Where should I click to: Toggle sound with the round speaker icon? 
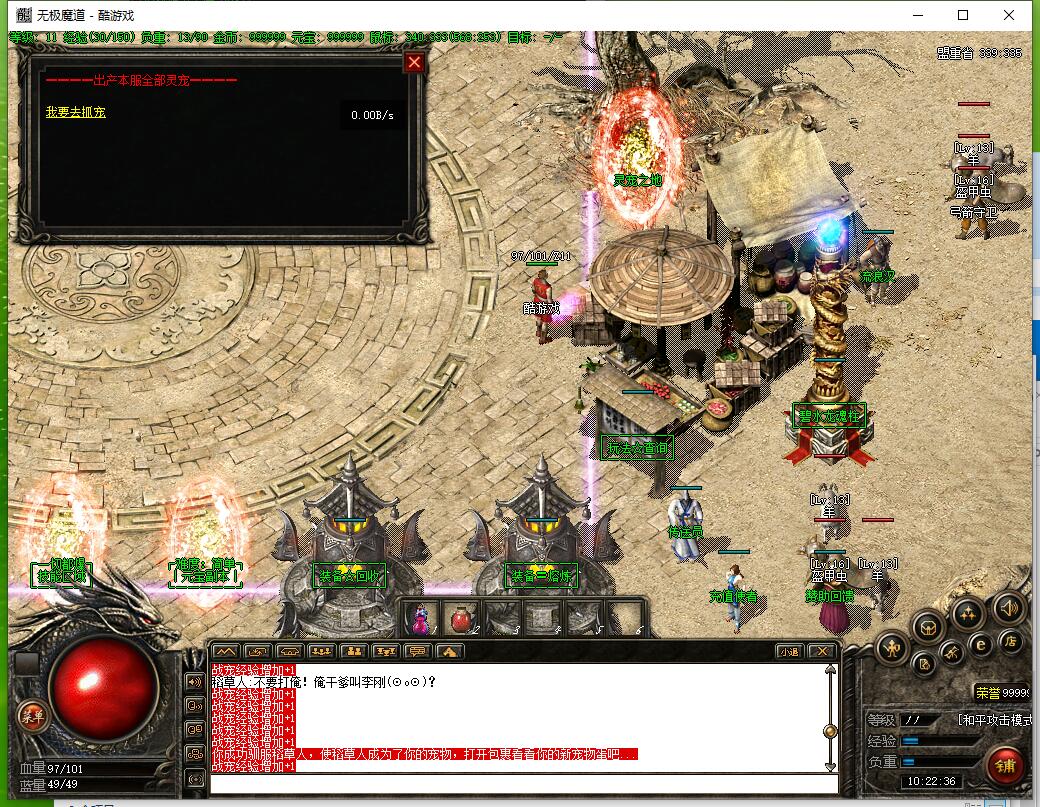pyautogui.click(x=1008, y=607)
